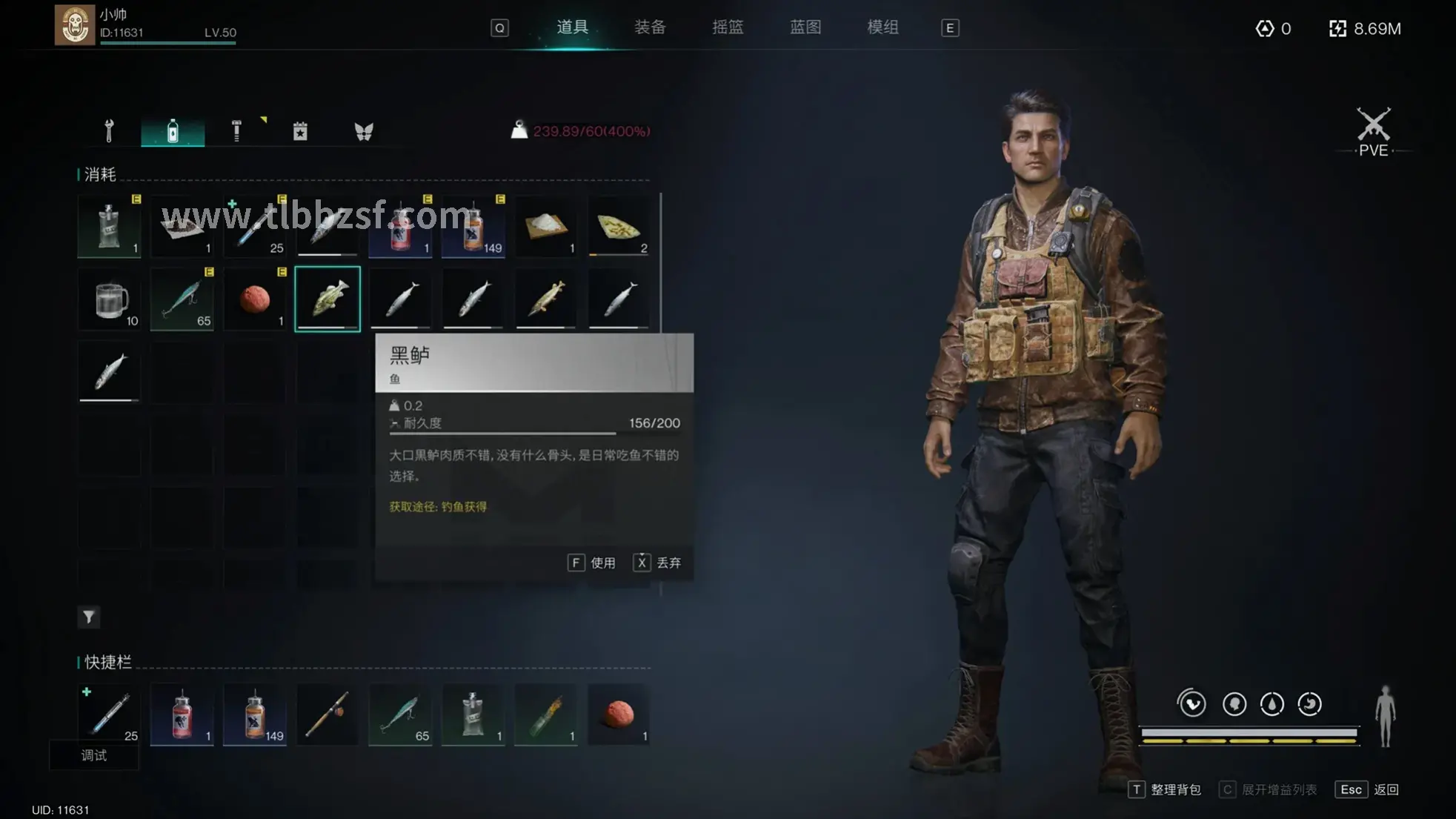This screenshot has height=819, width=1456.
Task: Choose the flatbread item with count 2
Action: pyautogui.click(x=619, y=227)
